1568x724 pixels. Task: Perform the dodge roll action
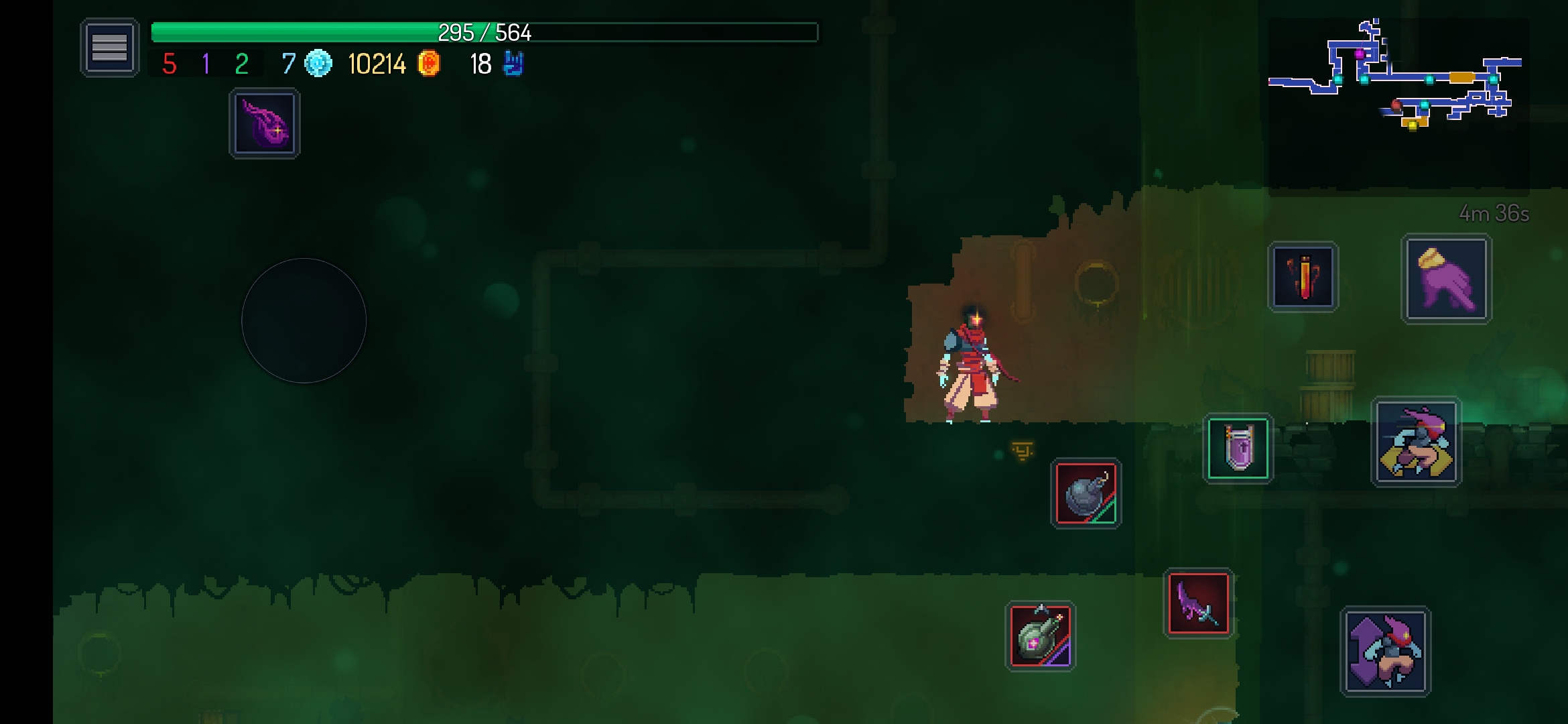click(1416, 442)
